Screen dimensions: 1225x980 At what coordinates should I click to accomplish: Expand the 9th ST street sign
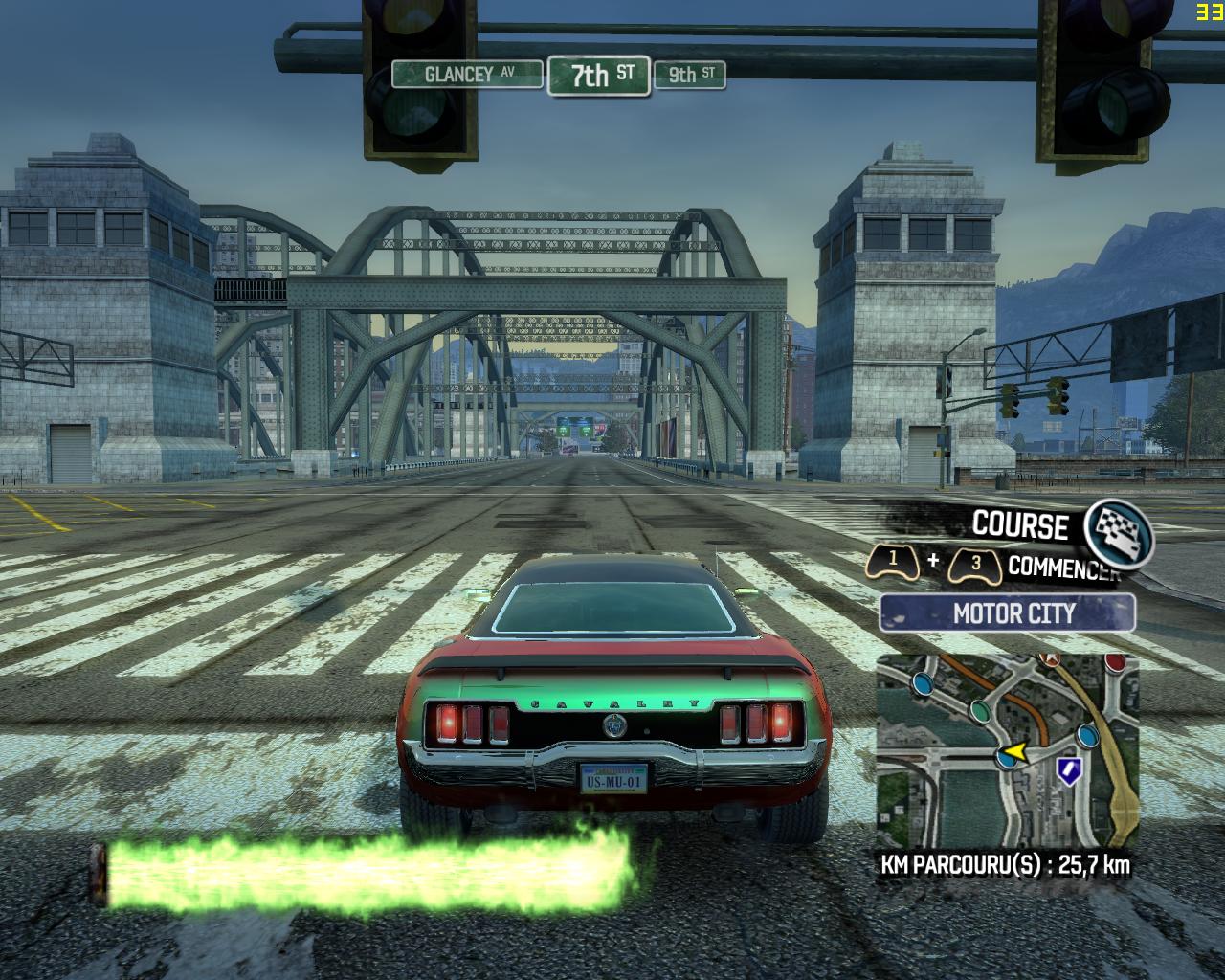tap(687, 77)
